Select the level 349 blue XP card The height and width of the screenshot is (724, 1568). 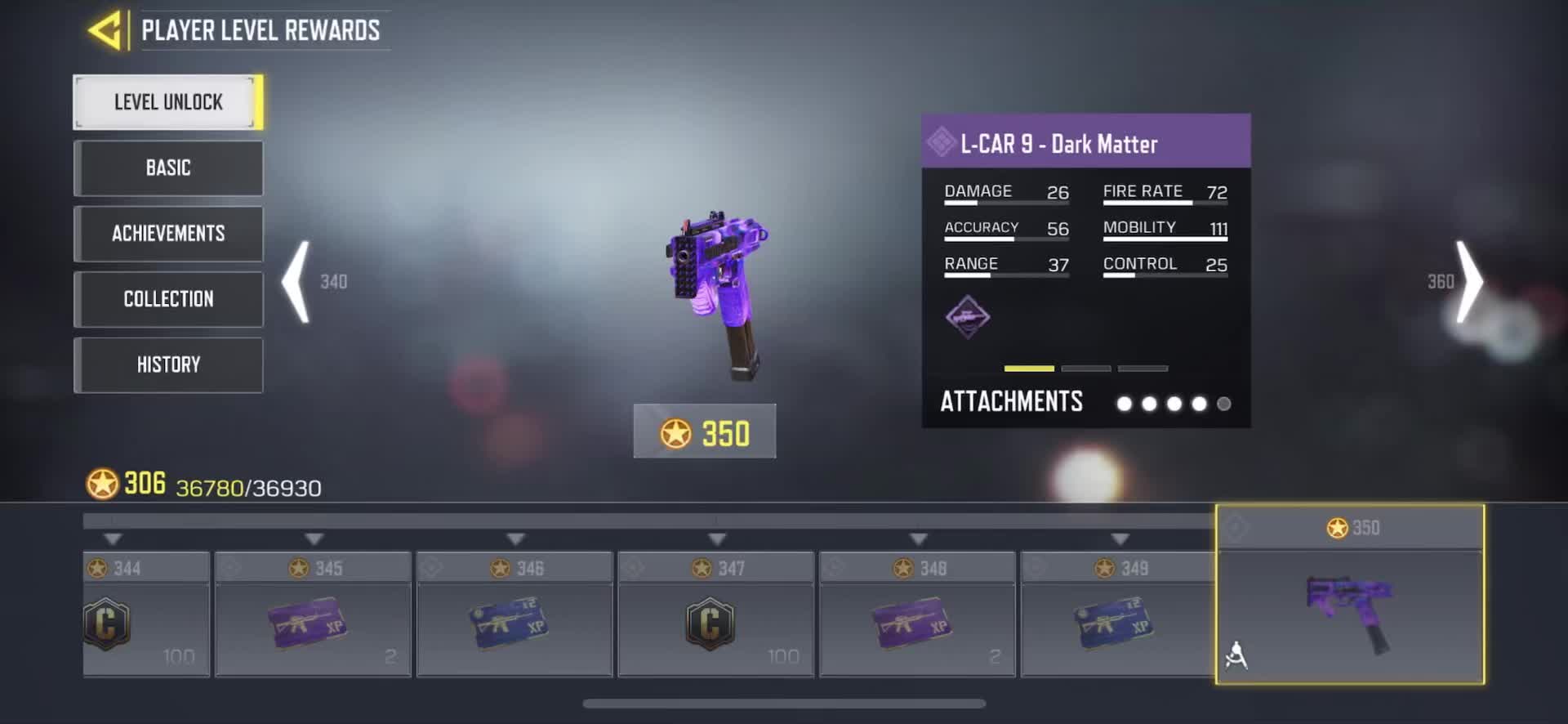1117,615
